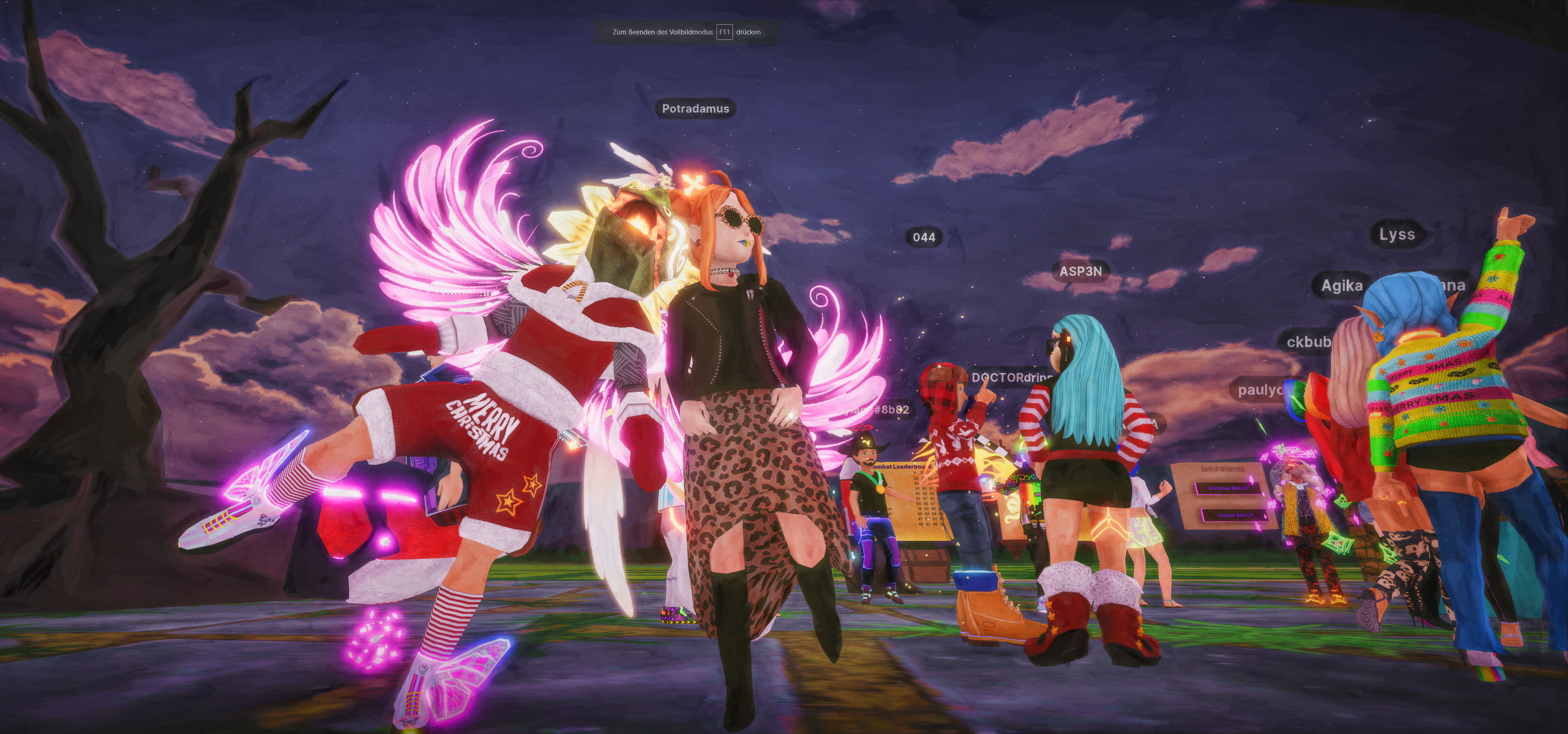Select the Potradamus player nametag
1568x734 pixels.
pyautogui.click(x=695, y=109)
